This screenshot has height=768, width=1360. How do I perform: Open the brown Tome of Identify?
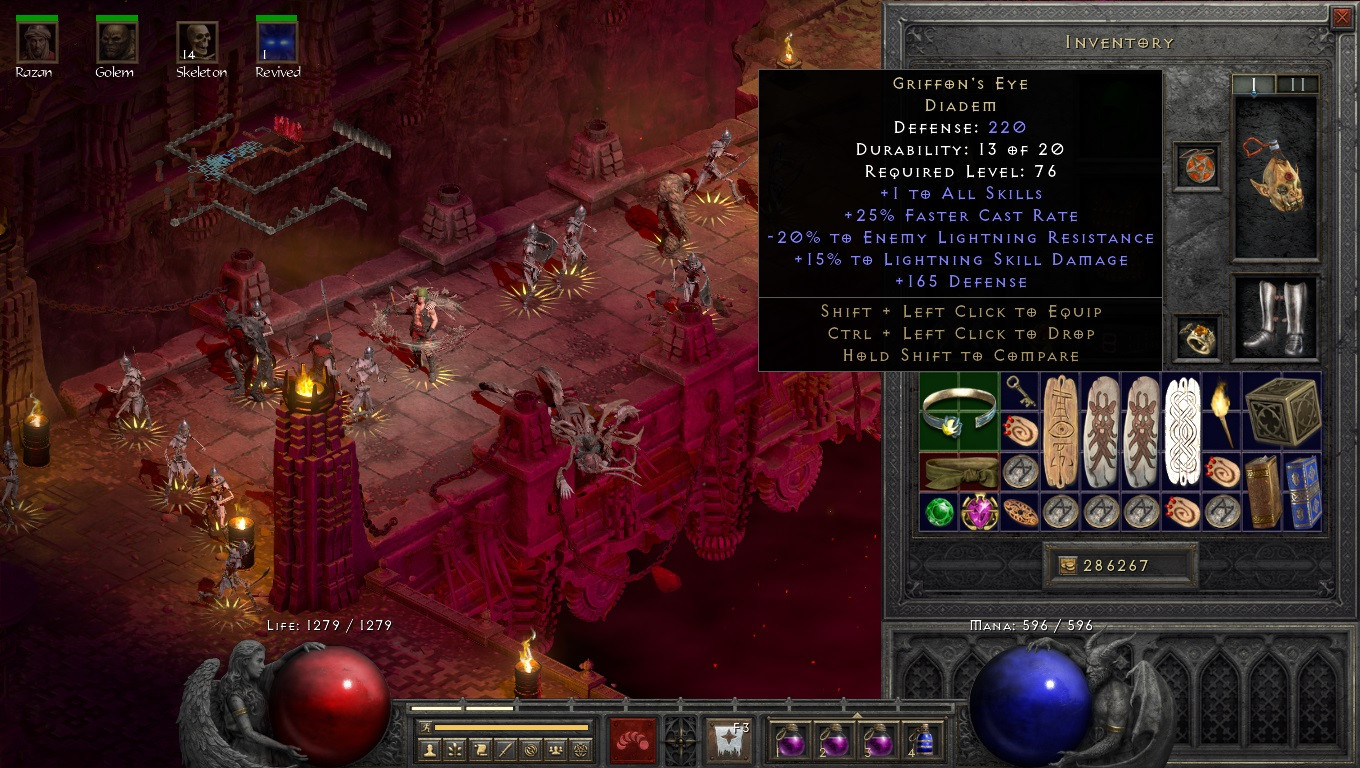[x=1260, y=490]
